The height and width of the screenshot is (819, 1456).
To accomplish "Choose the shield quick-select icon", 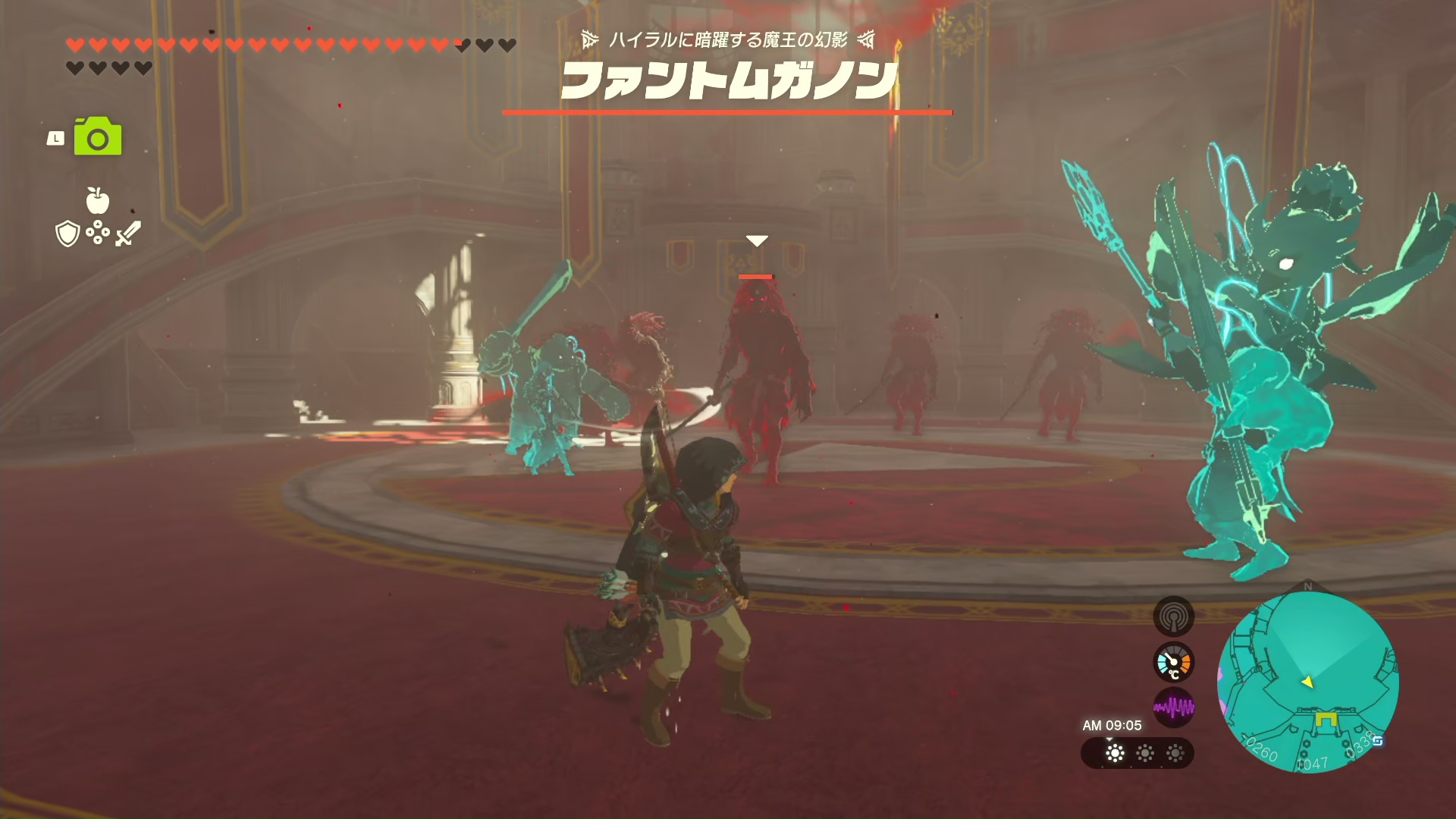I will pos(67,234).
